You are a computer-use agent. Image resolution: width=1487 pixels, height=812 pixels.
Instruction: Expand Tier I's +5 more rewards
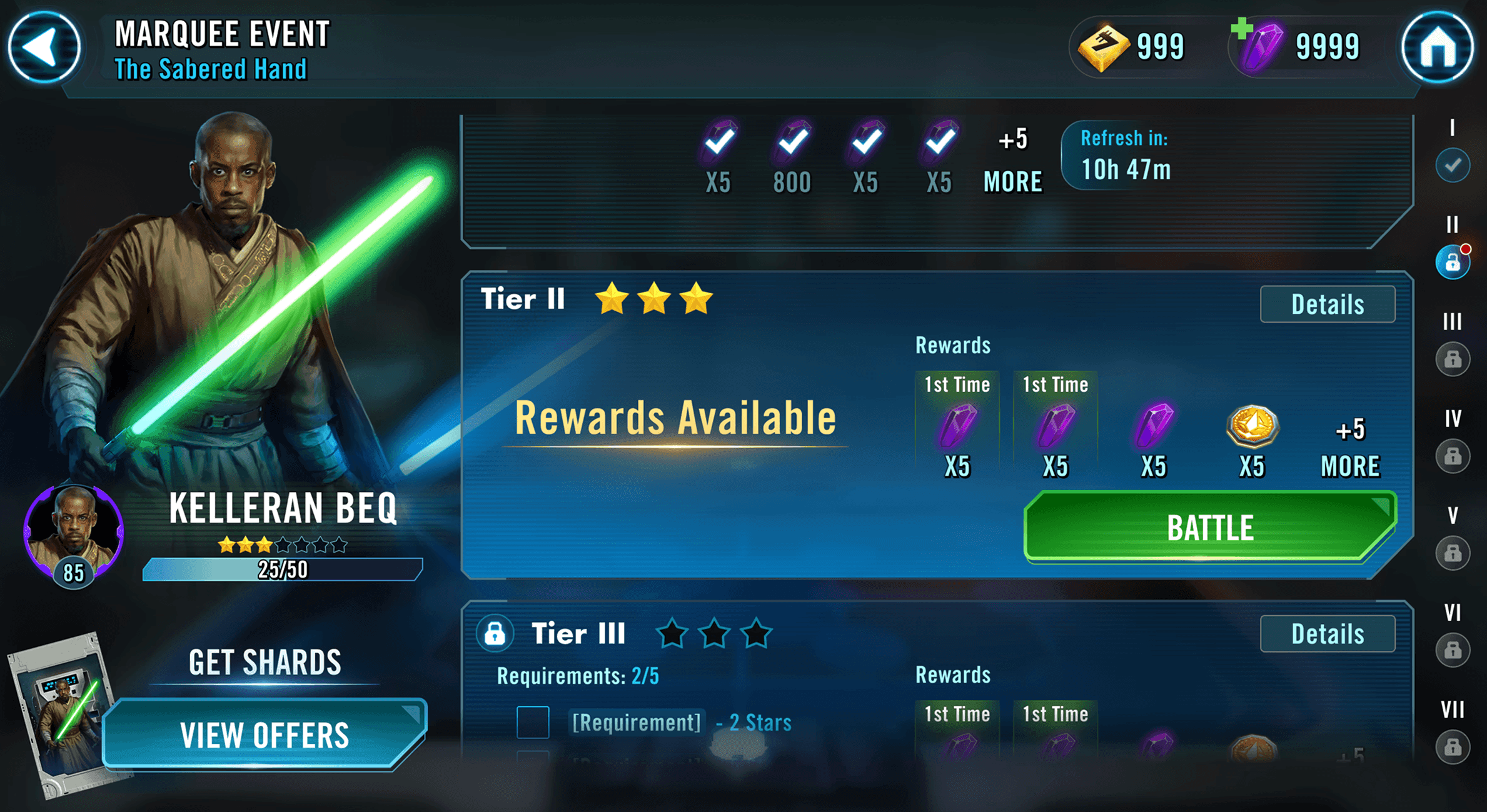point(1012,160)
